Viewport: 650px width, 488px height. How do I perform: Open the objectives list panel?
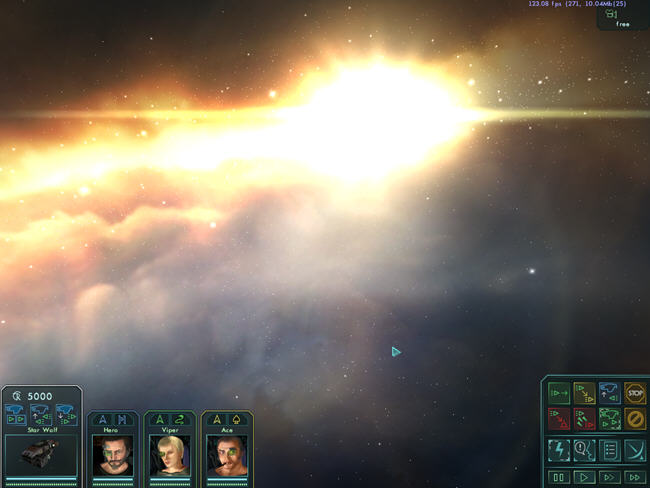(x=610, y=450)
